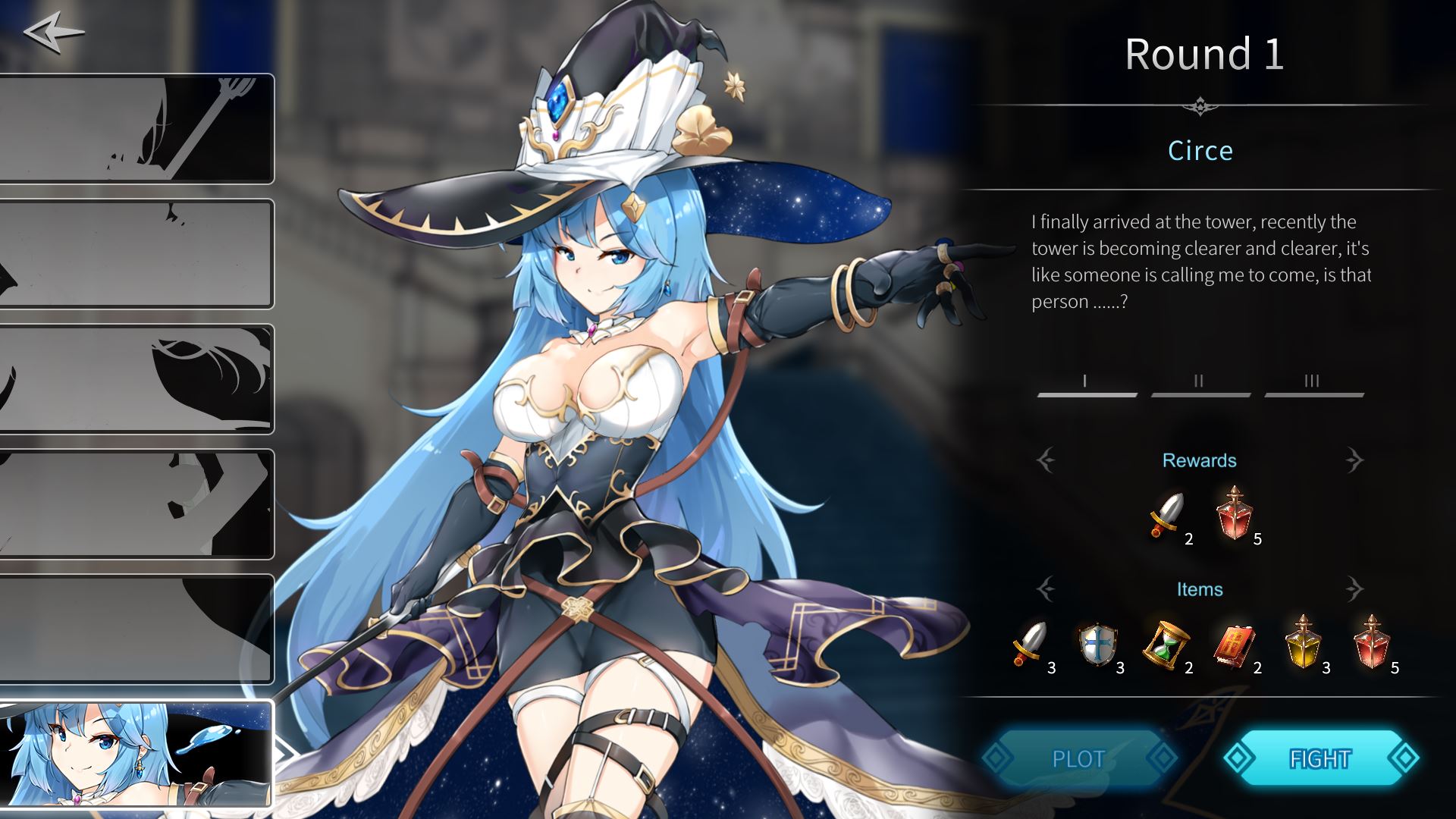Viewport: 1456px width, 819px height.
Task: Pick the yellow potion item
Action: click(x=1303, y=643)
